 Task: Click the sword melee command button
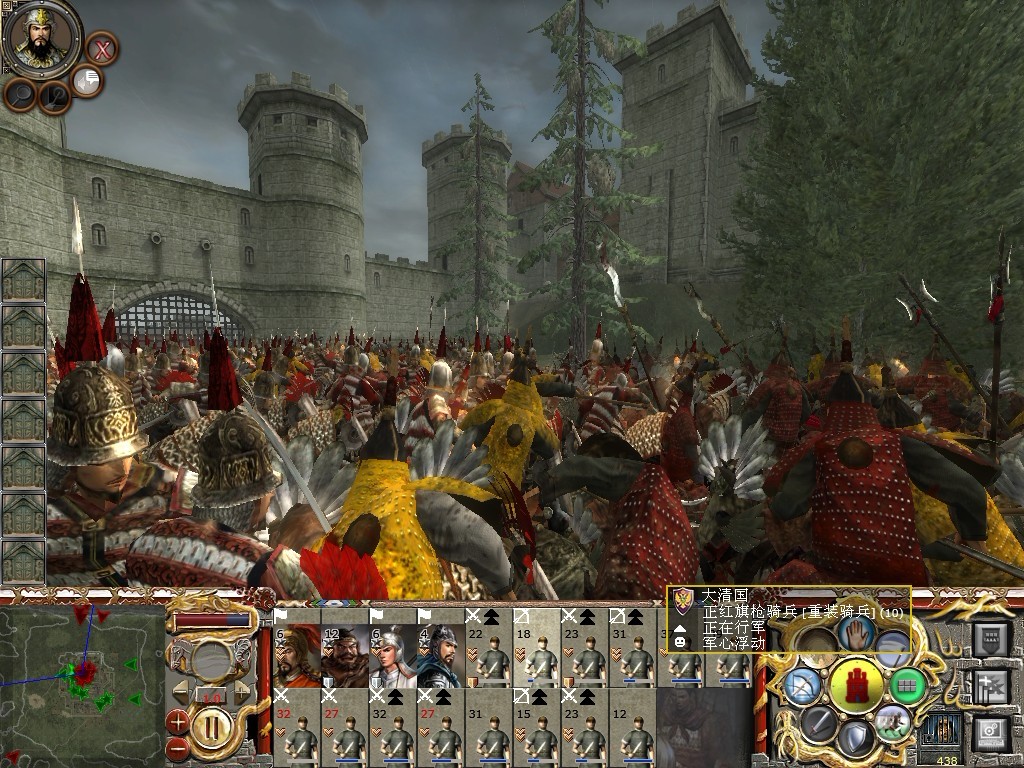(819, 722)
